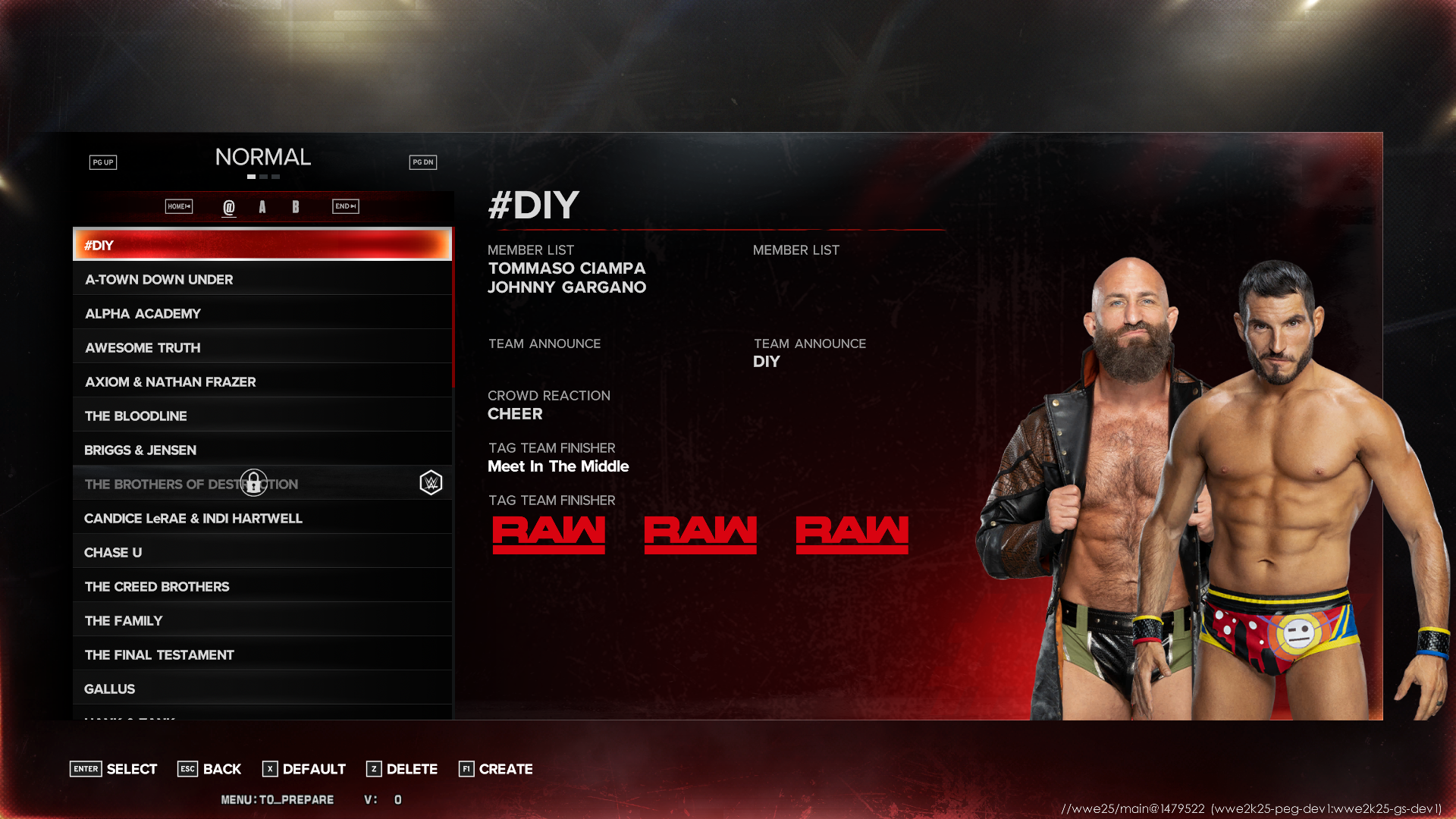The image size is (1456, 819).
Task: Click the first page indicator dot
Action: [251, 176]
